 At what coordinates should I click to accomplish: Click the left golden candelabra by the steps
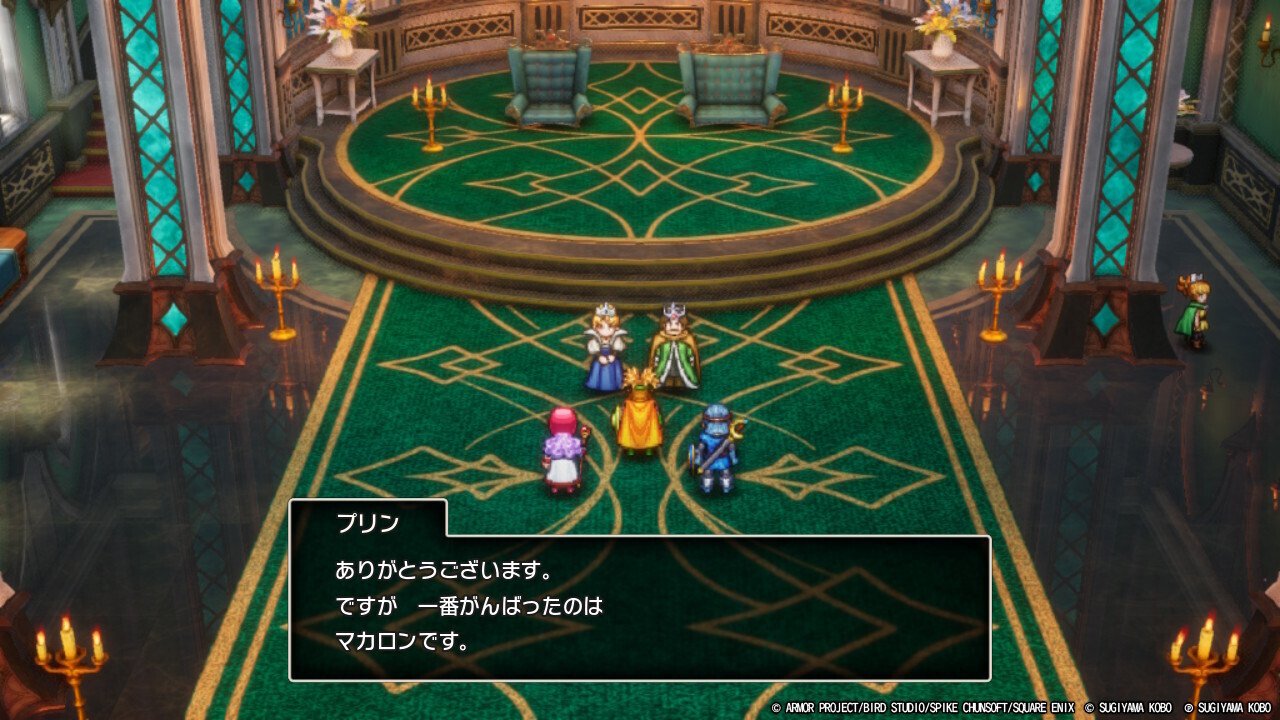click(x=430, y=110)
